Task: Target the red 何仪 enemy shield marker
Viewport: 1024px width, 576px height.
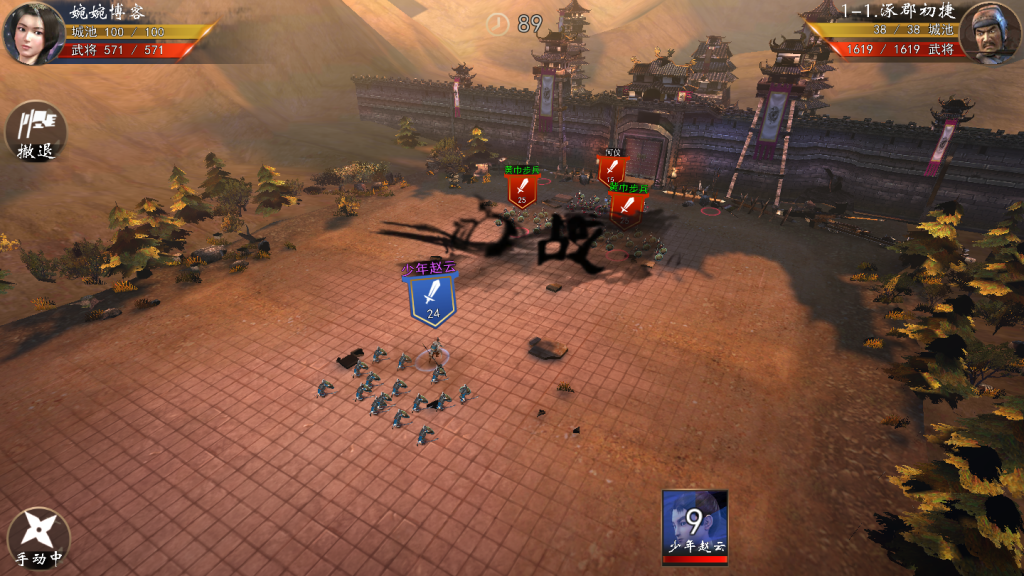Action: 612,170
